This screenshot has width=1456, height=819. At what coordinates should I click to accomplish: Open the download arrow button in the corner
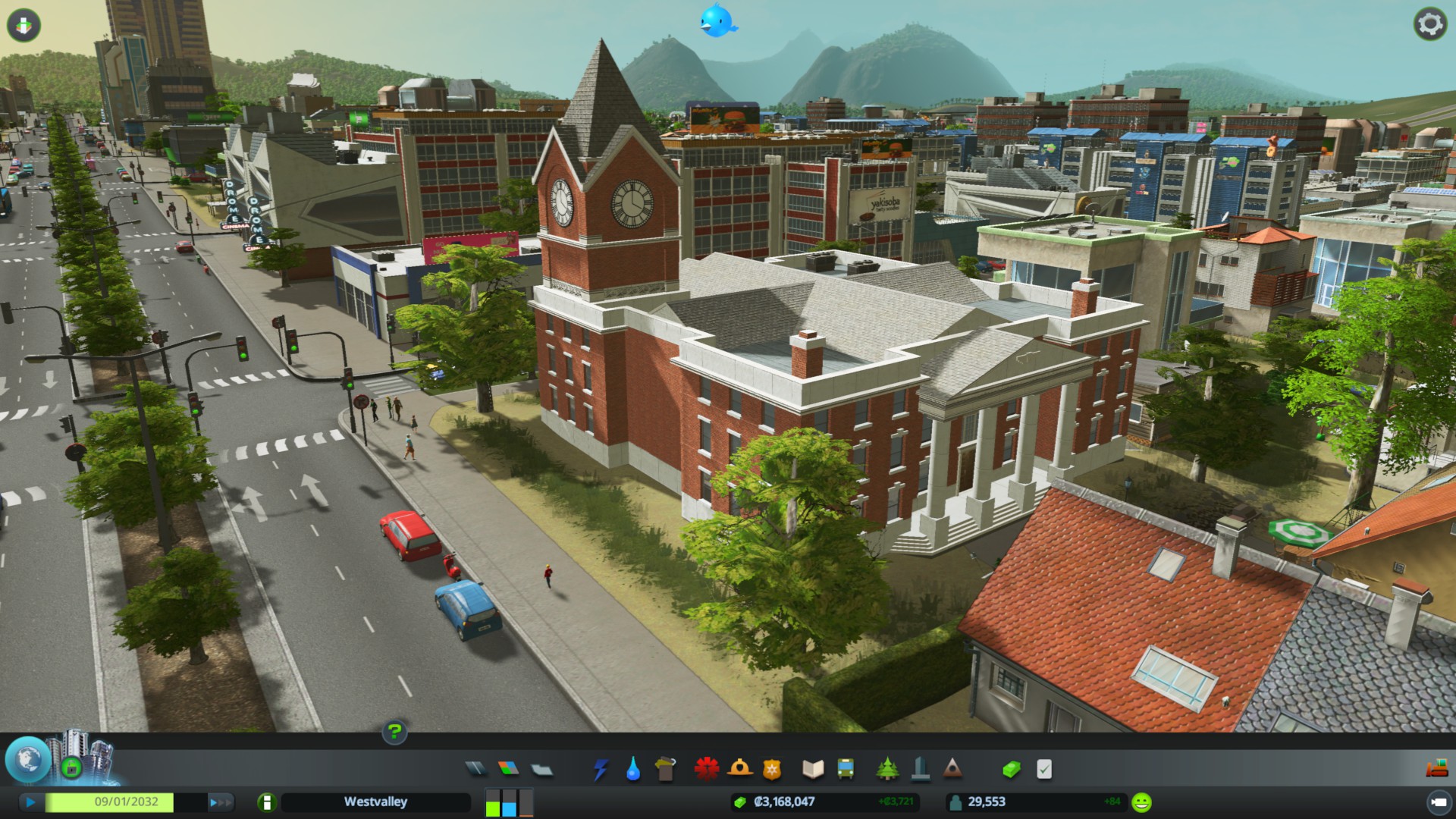click(x=24, y=25)
